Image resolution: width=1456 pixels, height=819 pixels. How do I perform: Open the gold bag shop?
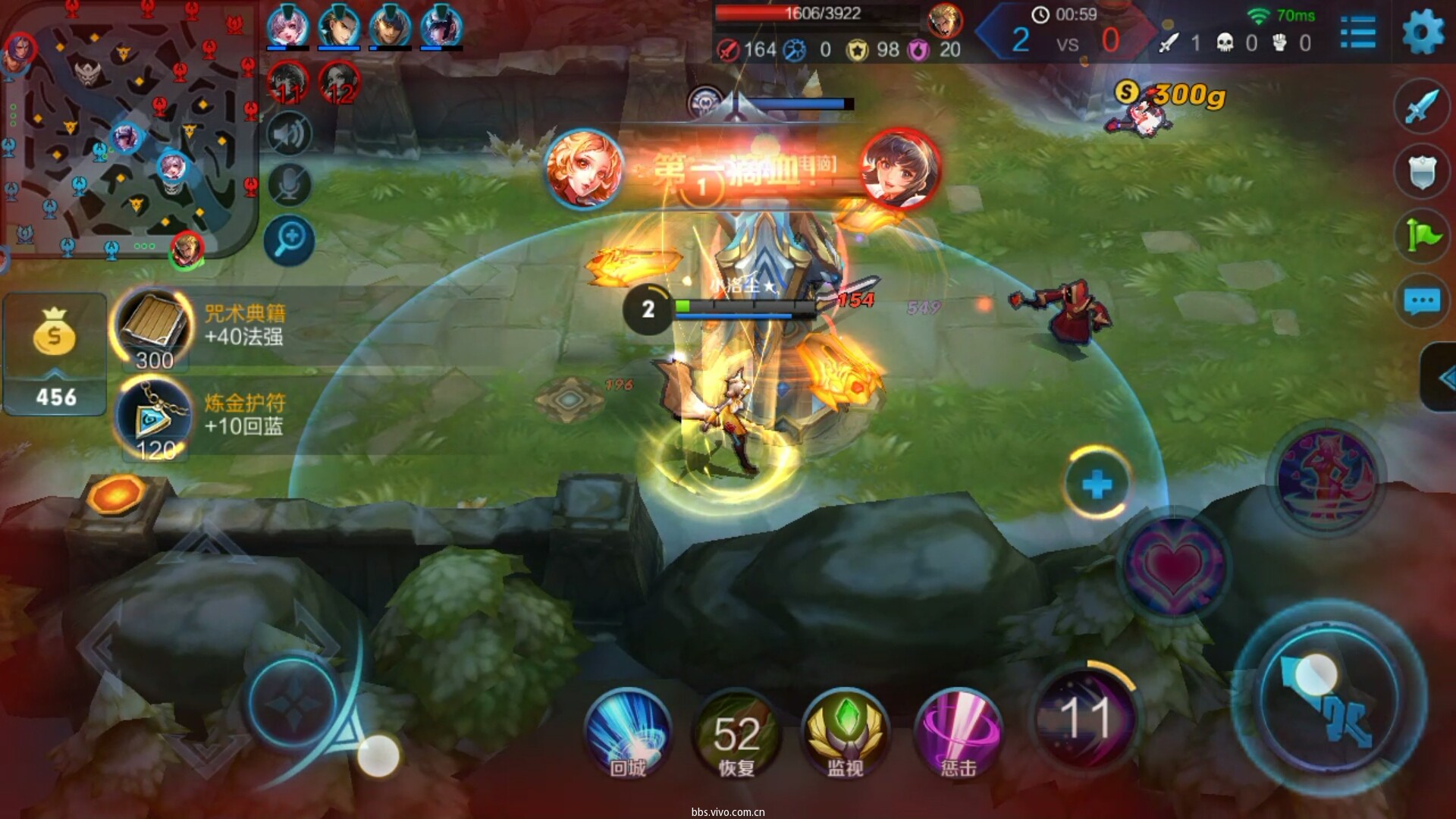pyautogui.click(x=55, y=355)
